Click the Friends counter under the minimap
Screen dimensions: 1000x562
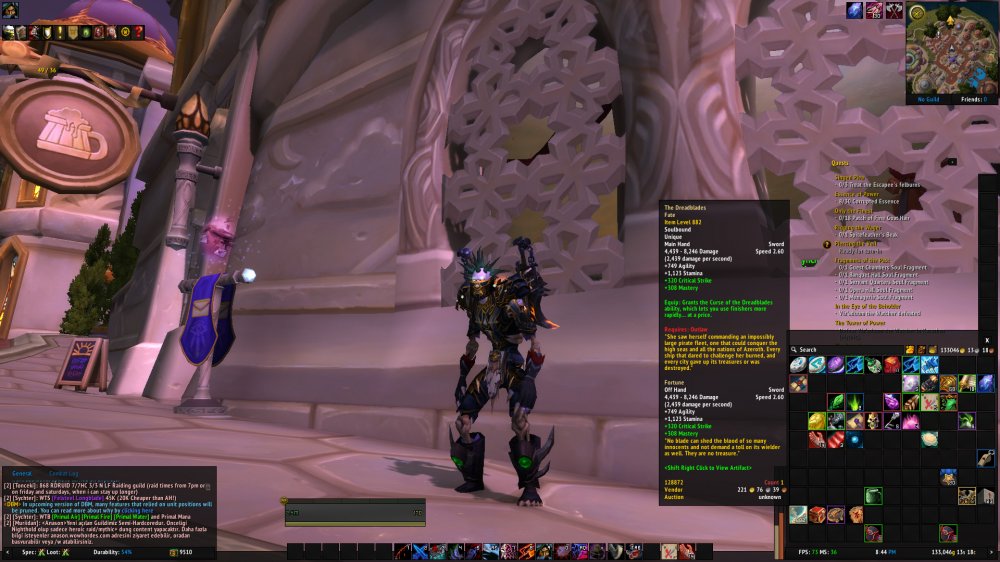pyautogui.click(x=971, y=100)
